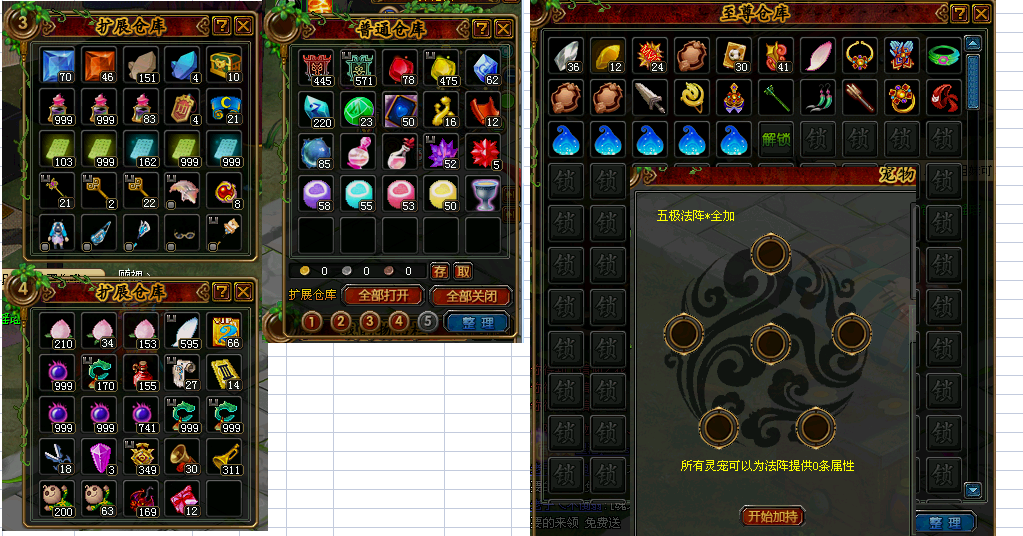1023x536 pixels.
Task: Click the 存 deposit button
Action: pyautogui.click(x=440, y=271)
